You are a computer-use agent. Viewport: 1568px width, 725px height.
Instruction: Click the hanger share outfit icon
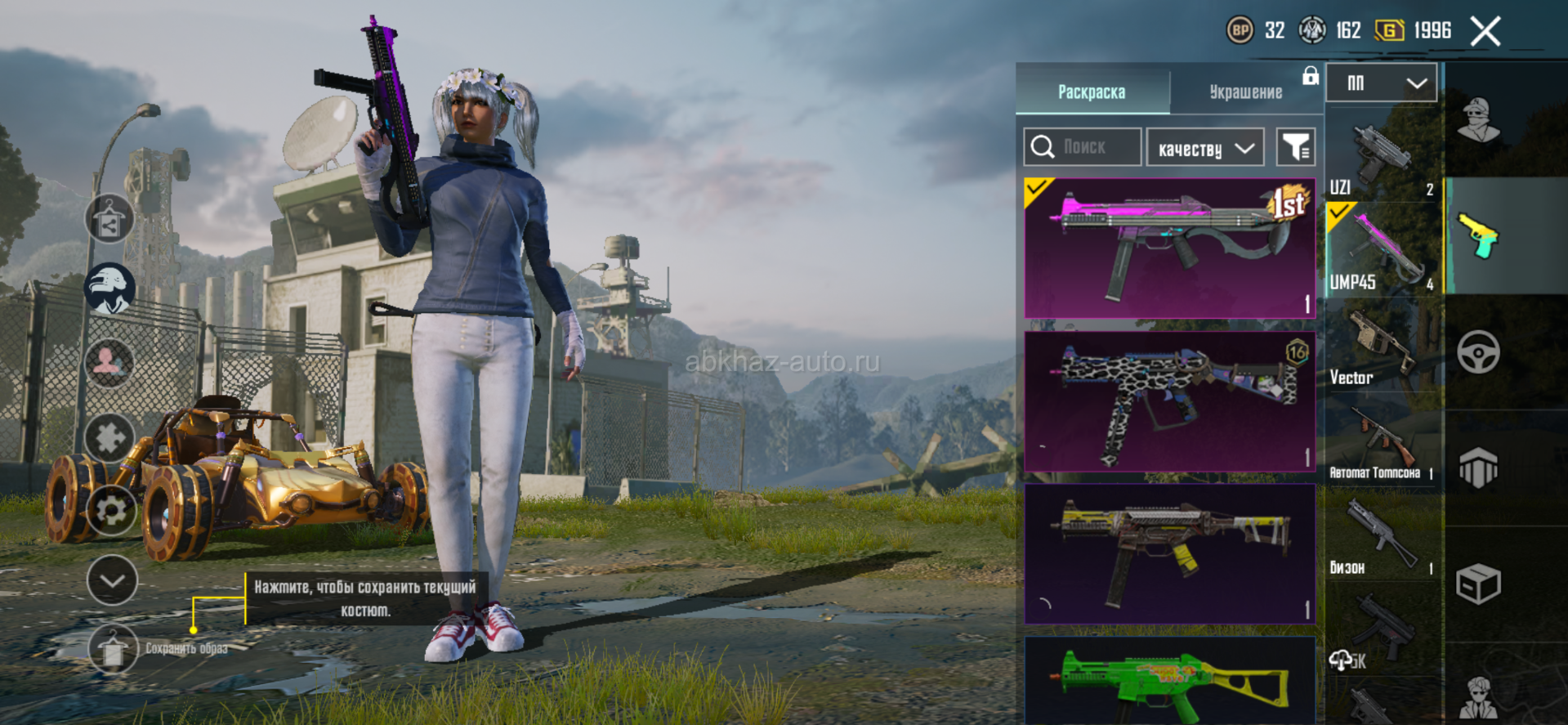[x=109, y=219]
